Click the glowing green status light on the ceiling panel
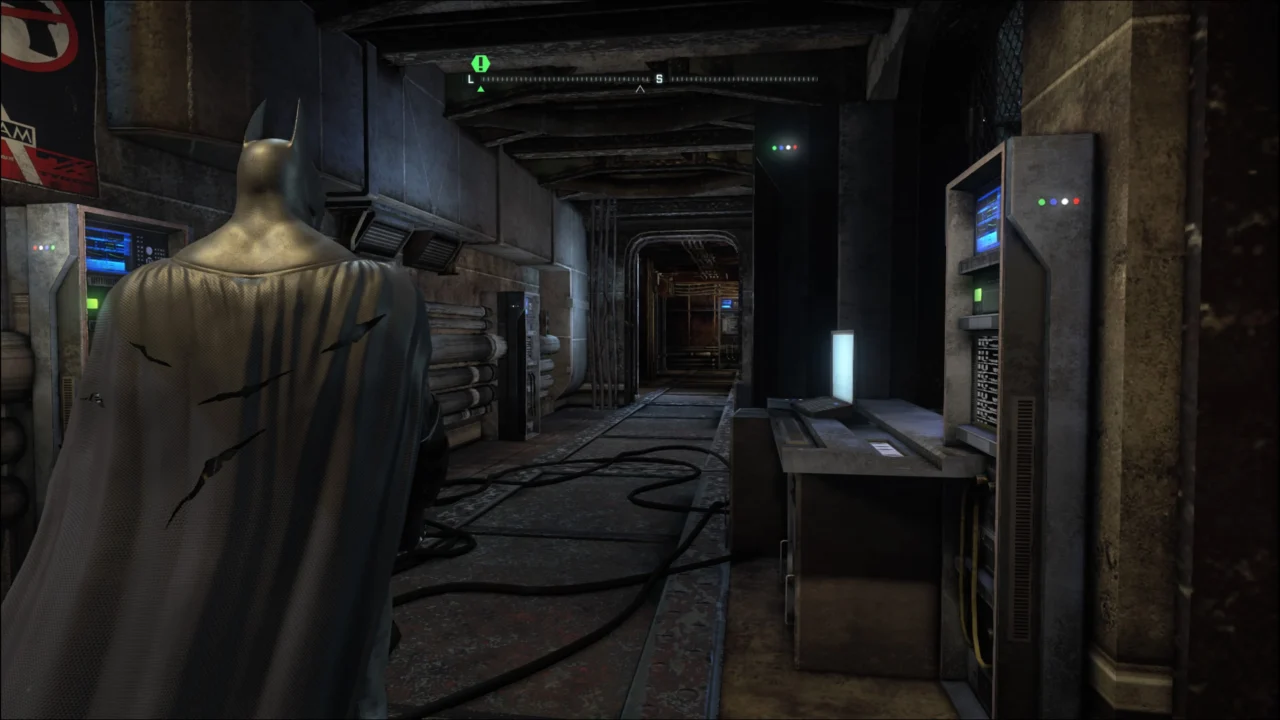The width and height of the screenshot is (1280, 720). 773,148
